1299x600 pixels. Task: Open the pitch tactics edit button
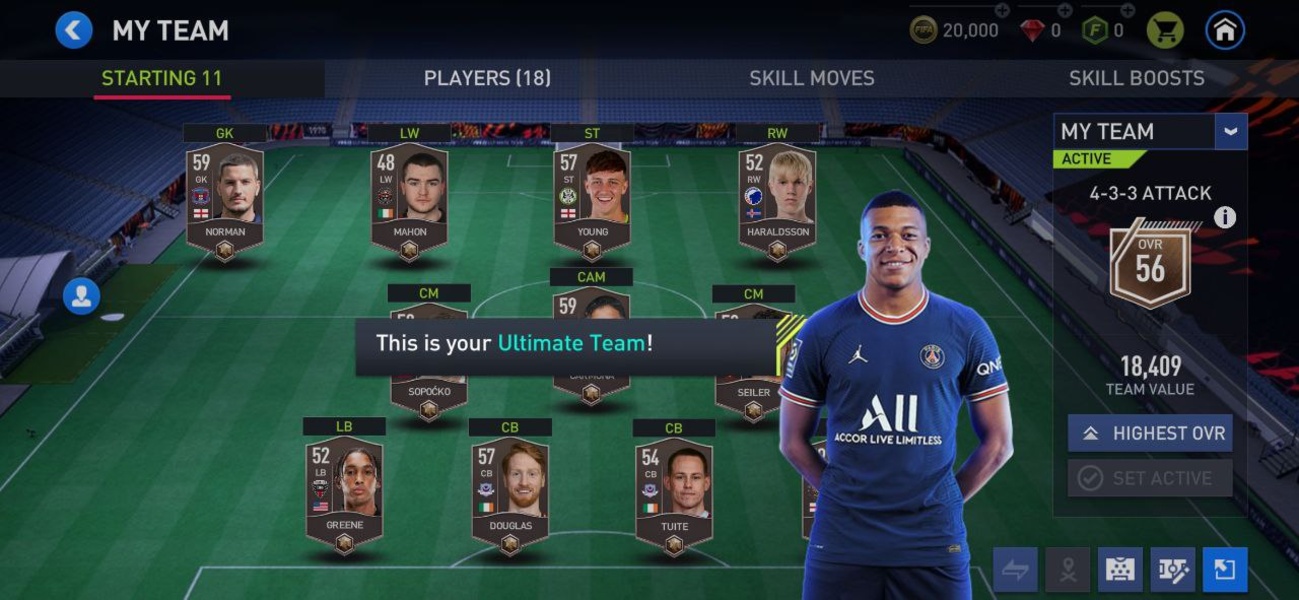click(1172, 569)
